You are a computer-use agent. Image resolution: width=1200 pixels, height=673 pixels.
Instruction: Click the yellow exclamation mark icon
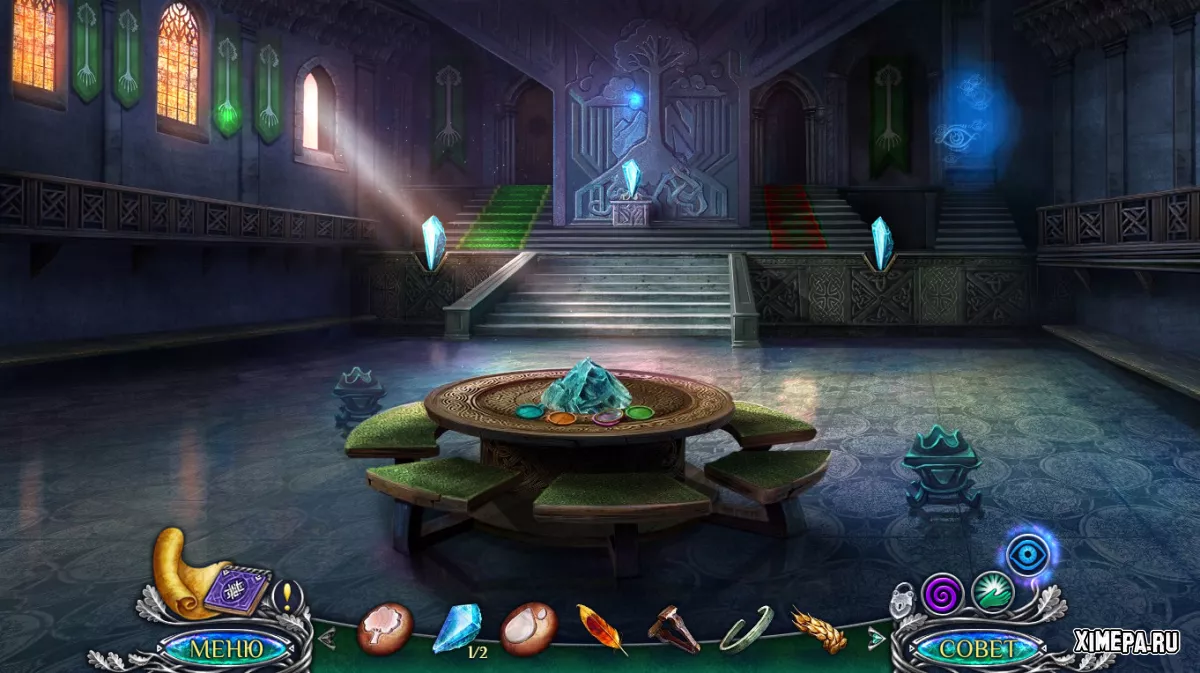[286, 596]
